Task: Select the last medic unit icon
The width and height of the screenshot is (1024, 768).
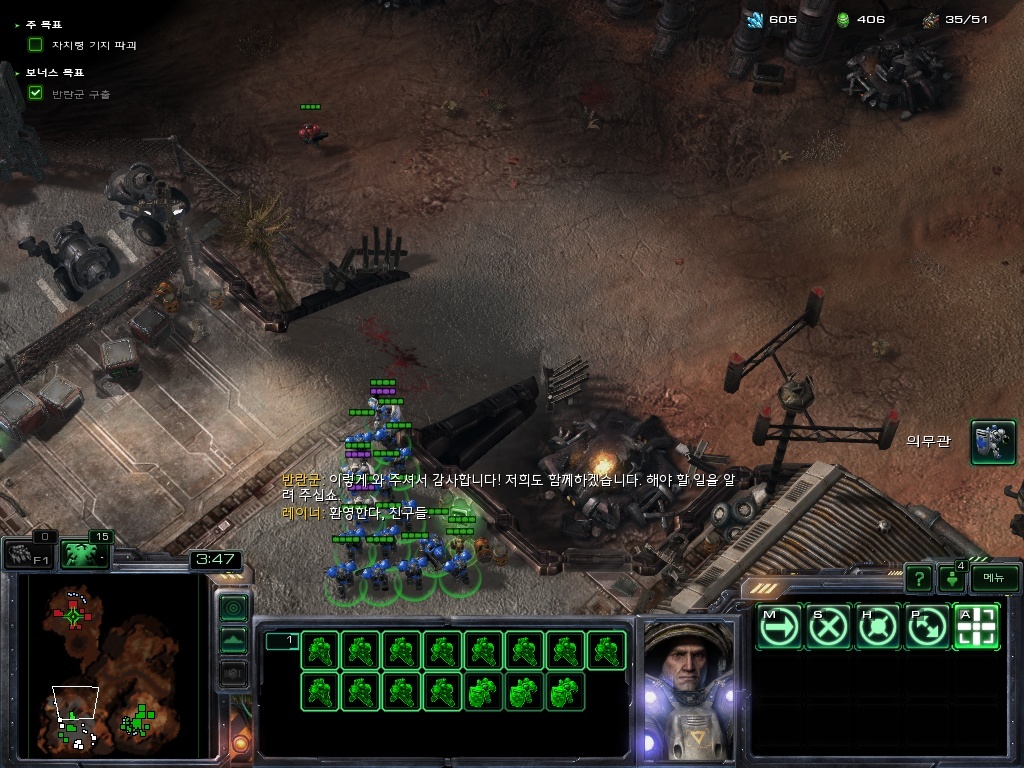Action: (x=565, y=691)
